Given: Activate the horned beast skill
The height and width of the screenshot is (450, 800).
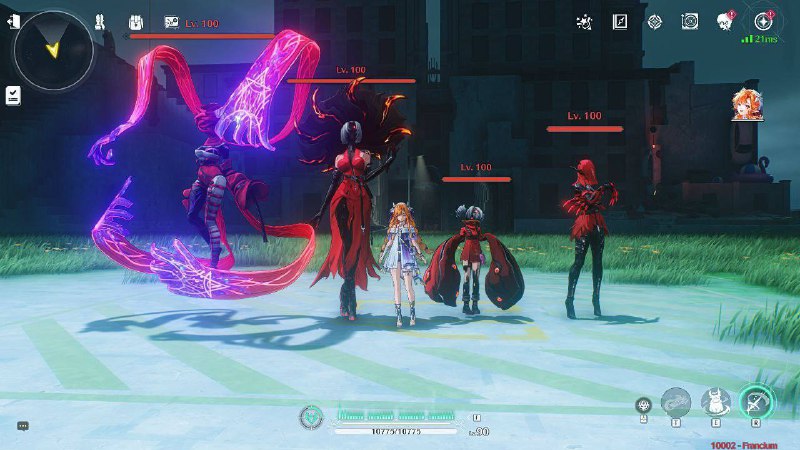Looking at the screenshot, I should tap(715, 402).
